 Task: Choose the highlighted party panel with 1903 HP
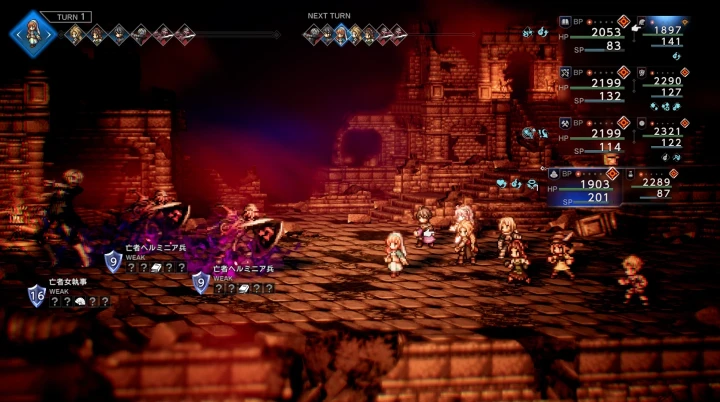pos(593,187)
